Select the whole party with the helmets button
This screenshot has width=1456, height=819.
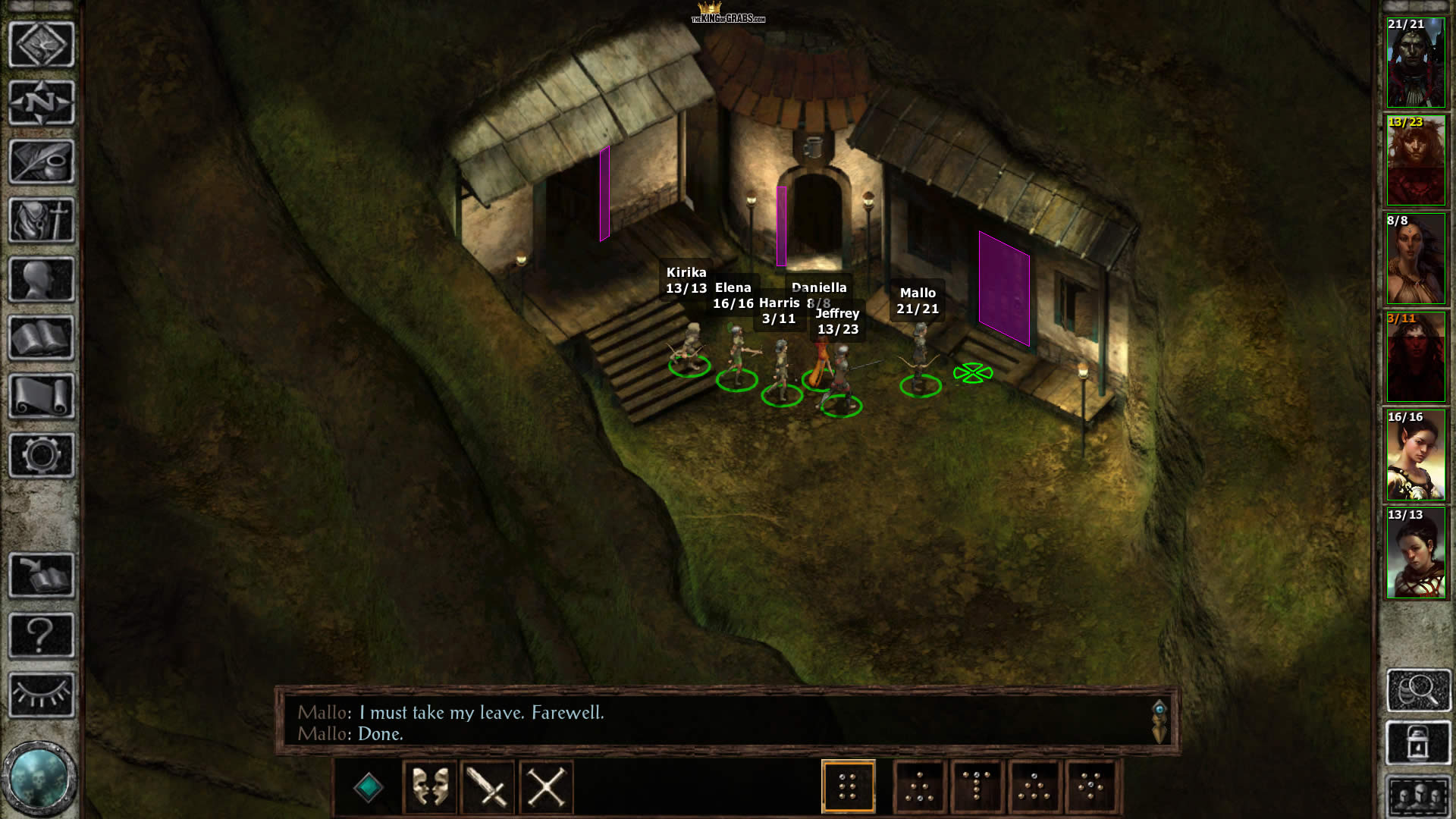click(1418, 796)
